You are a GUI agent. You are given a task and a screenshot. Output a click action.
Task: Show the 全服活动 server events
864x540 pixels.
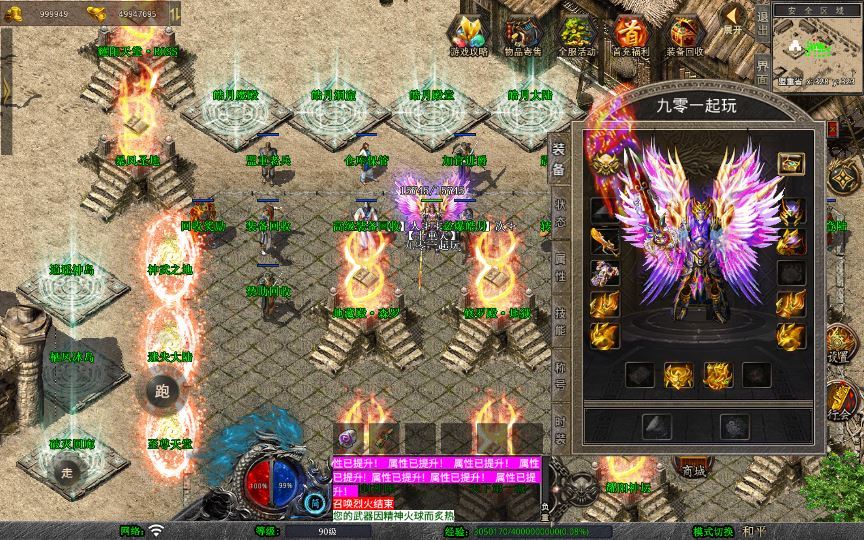(x=577, y=34)
